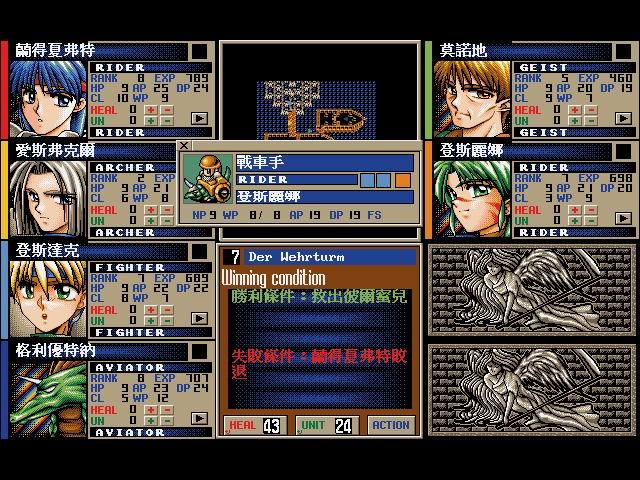This screenshot has height=480, width=640.
Task: Select the HEAL button showing 43
Action: pyautogui.click(x=253, y=425)
